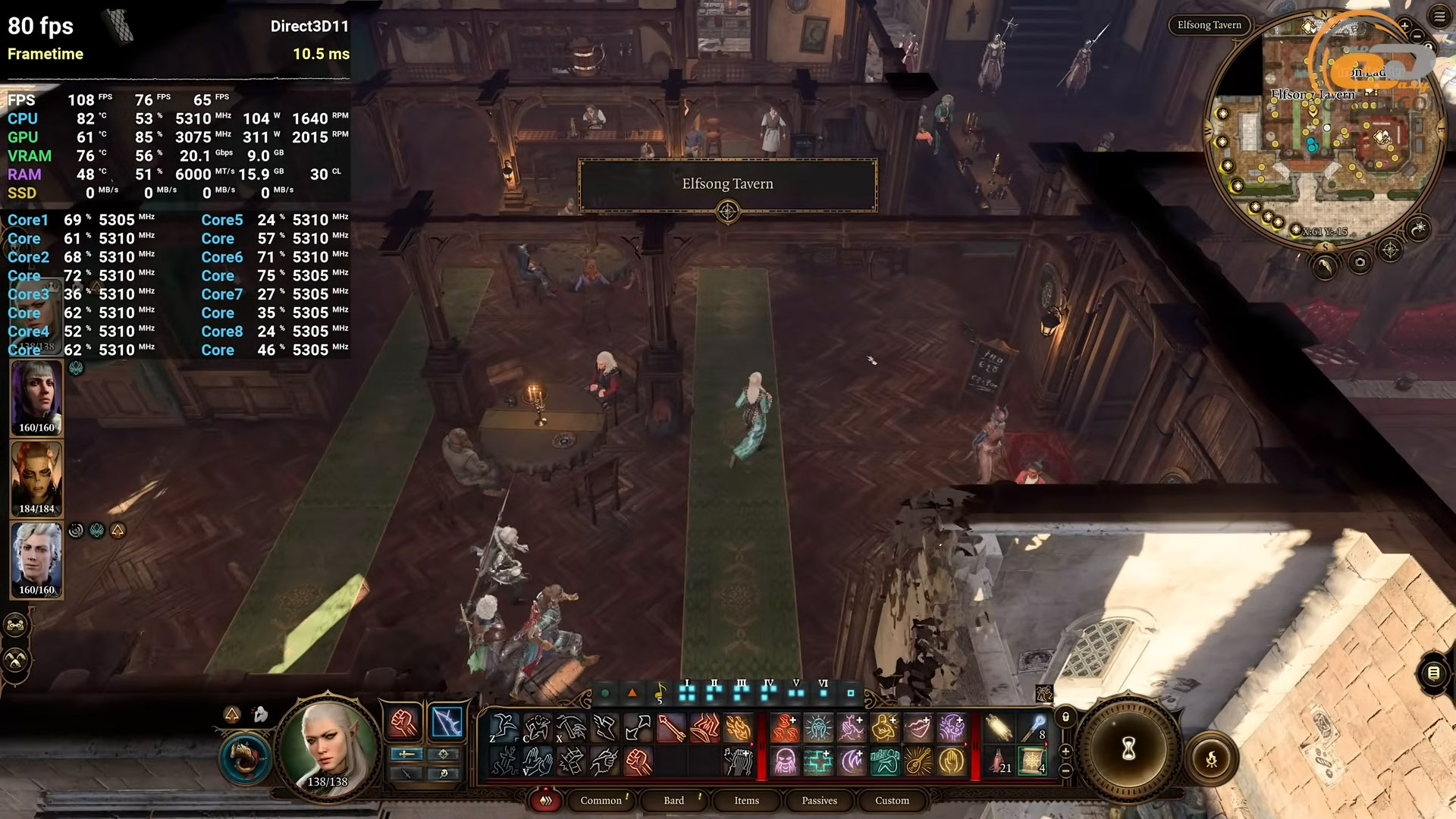This screenshot has height=819, width=1456.
Task: Open the campfire rest menu
Action: pyautogui.click(x=1211, y=758)
